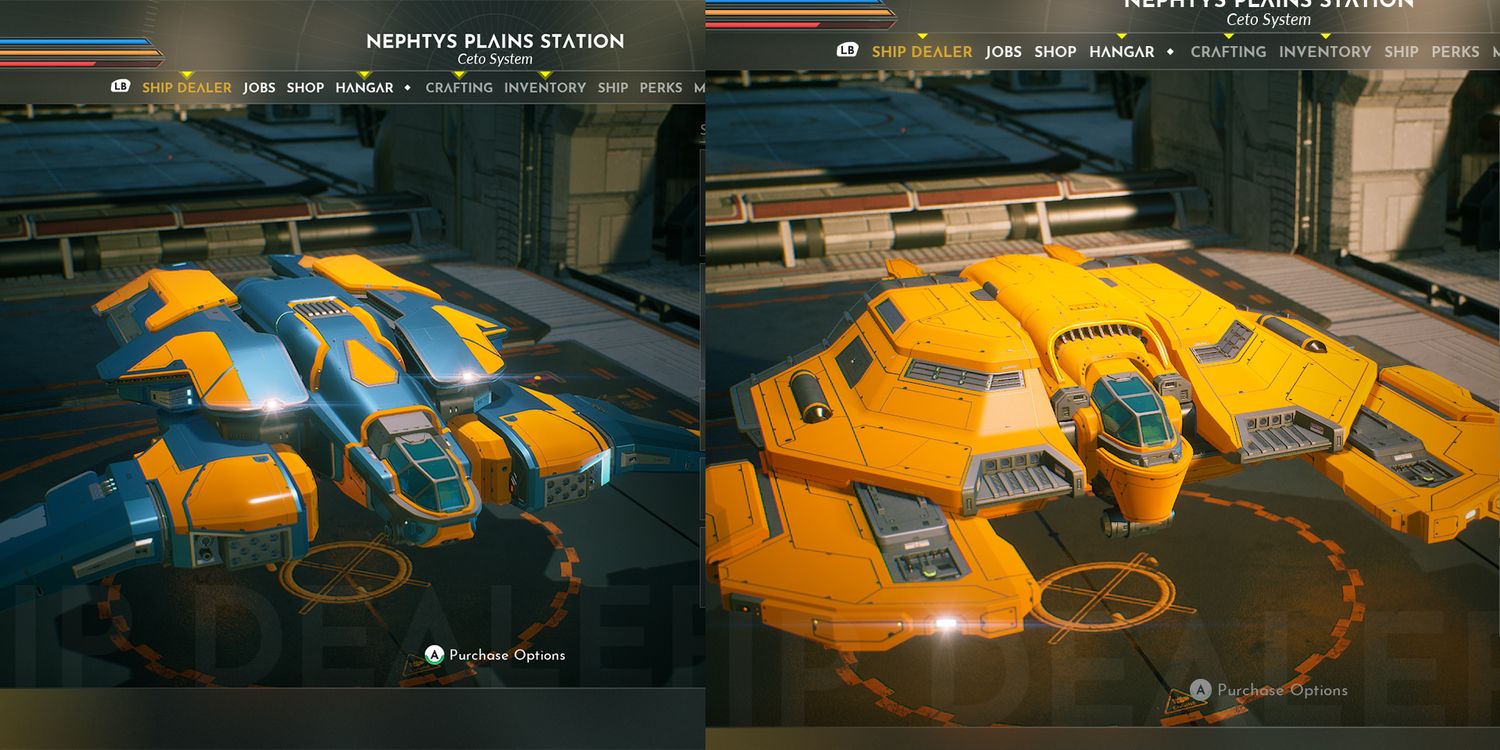1500x750 pixels.
Task: Select Ship Dealer tab above the all-orange ship
Action: coord(922,52)
